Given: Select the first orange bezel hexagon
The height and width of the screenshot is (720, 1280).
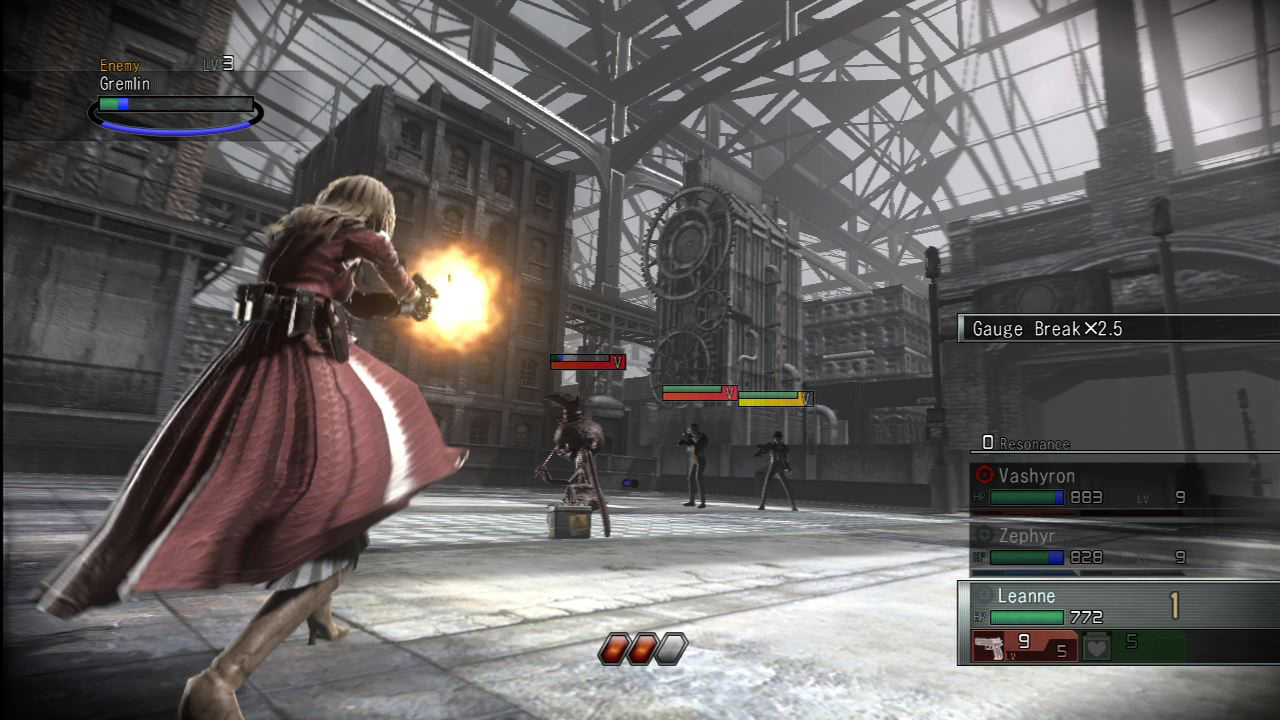Looking at the screenshot, I should [x=612, y=648].
